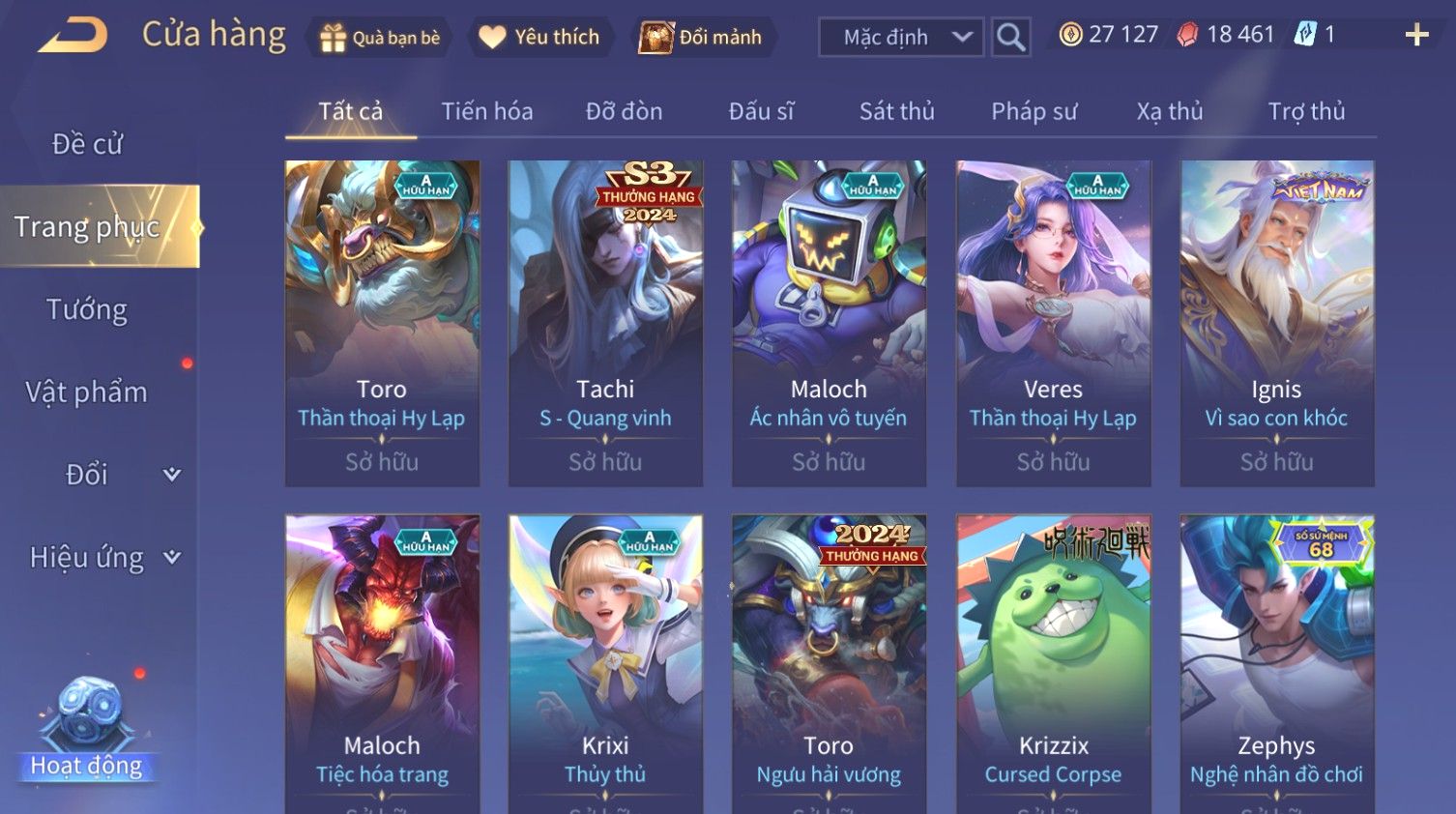Open the Đề cử shop section
Viewport: 1456px width, 814px height.
click(x=87, y=144)
